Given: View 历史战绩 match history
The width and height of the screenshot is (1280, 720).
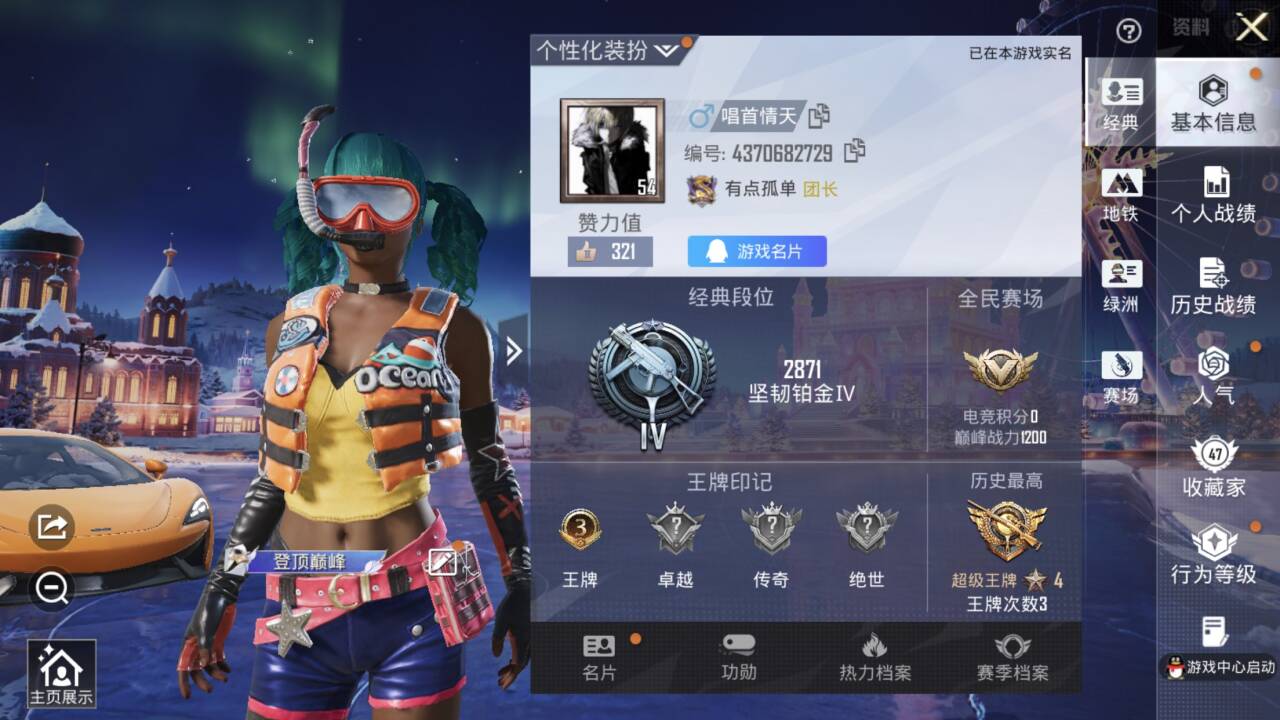Looking at the screenshot, I should (x=1213, y=285).
